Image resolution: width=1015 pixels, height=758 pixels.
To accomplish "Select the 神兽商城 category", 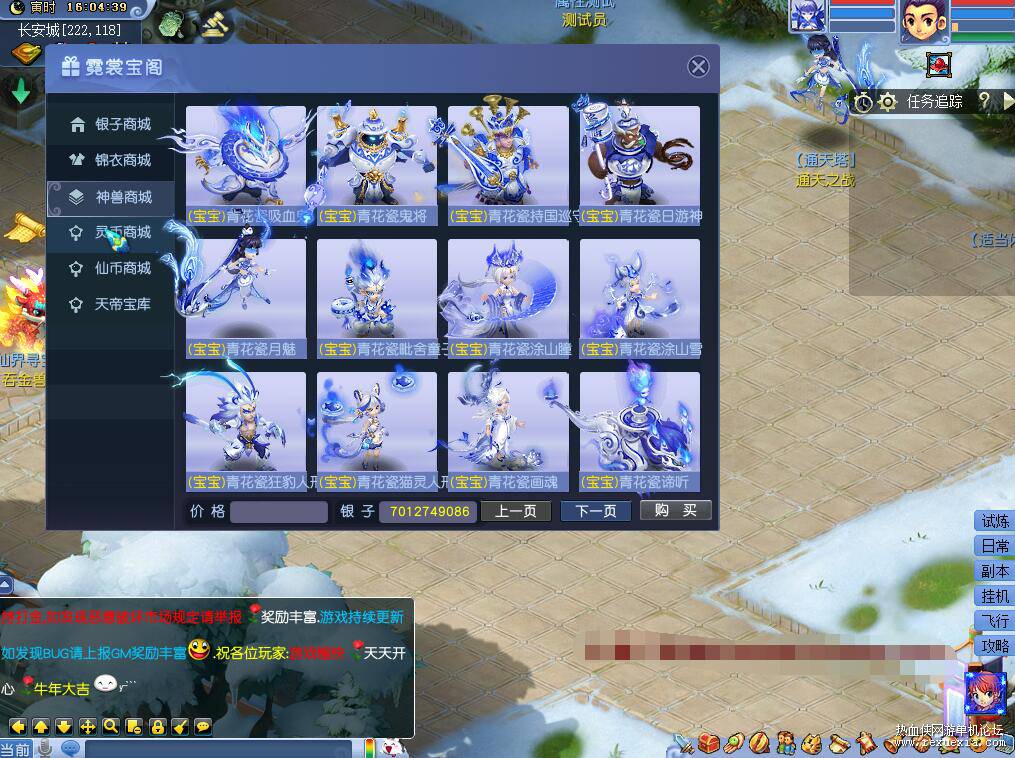I will tap(111, 197).
